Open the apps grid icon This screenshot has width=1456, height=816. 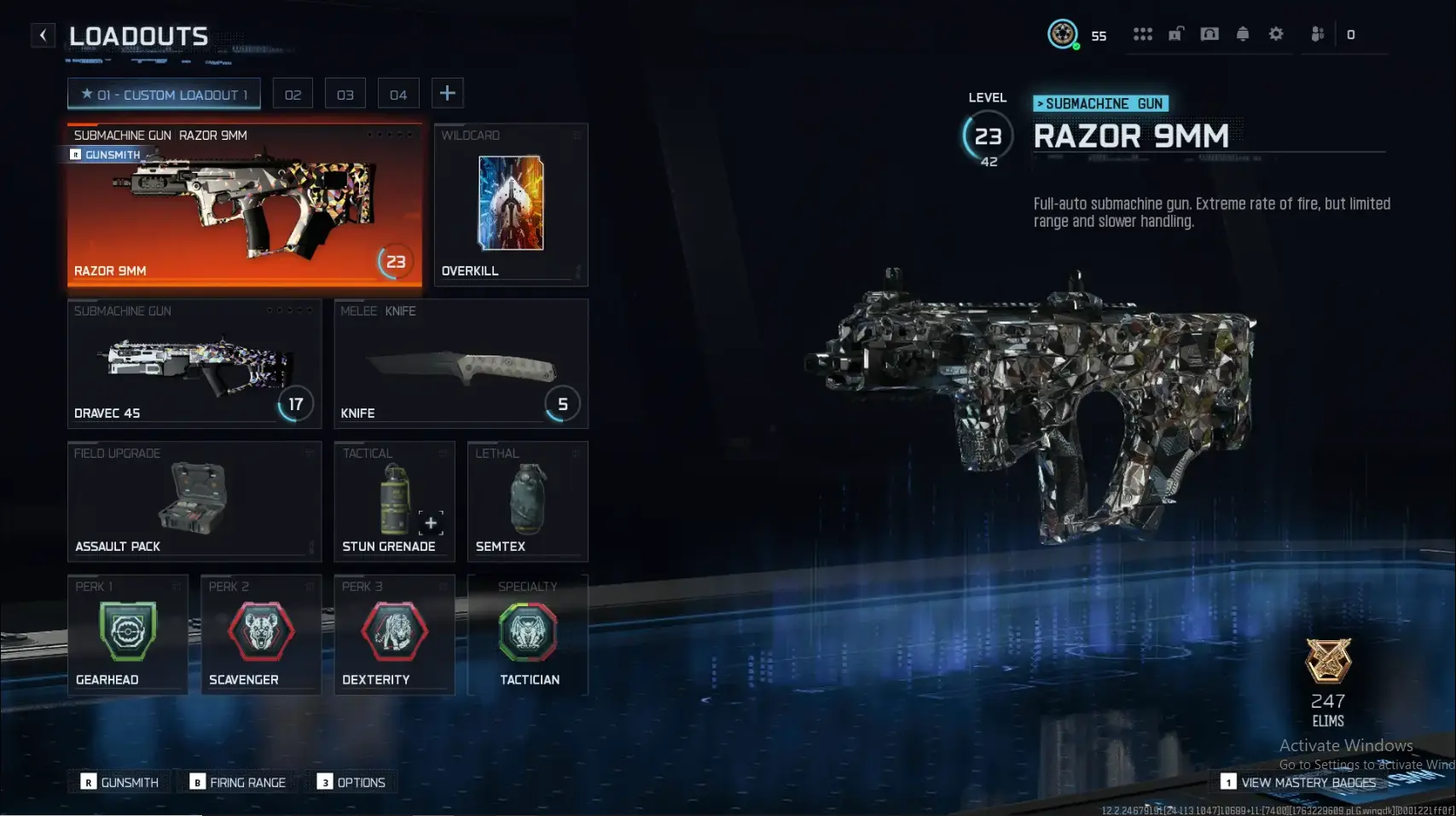click(x=1143, y=34)
